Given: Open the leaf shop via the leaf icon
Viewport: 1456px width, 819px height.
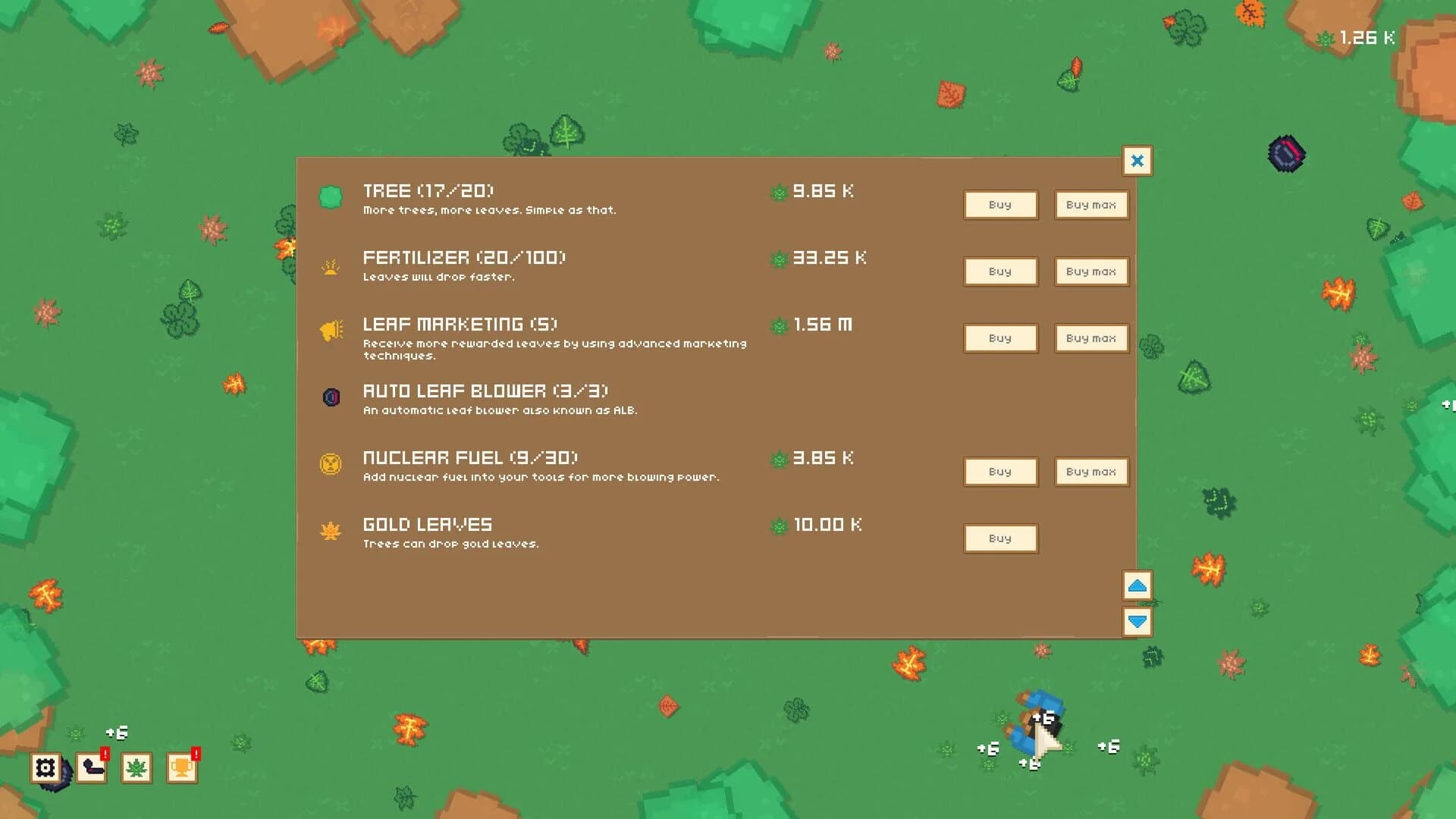Looking at the screenshot, I should (x=135, y=769).
